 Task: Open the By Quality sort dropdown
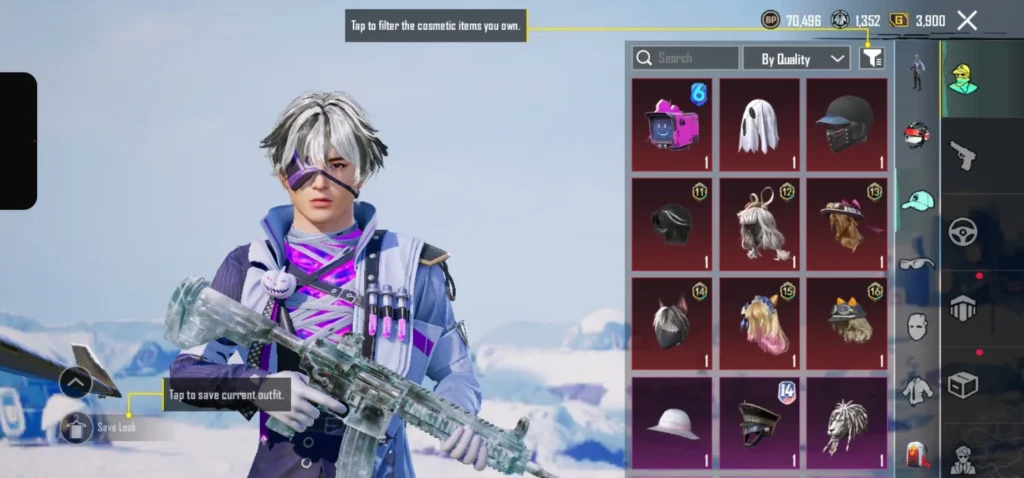click(x=796, y=59)
